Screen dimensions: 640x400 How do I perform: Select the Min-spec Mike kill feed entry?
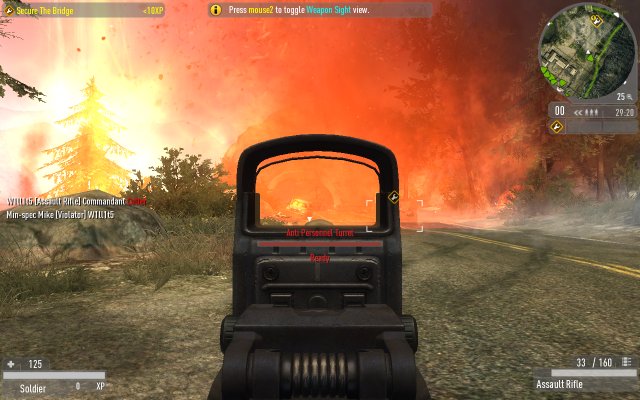[60, 214]
